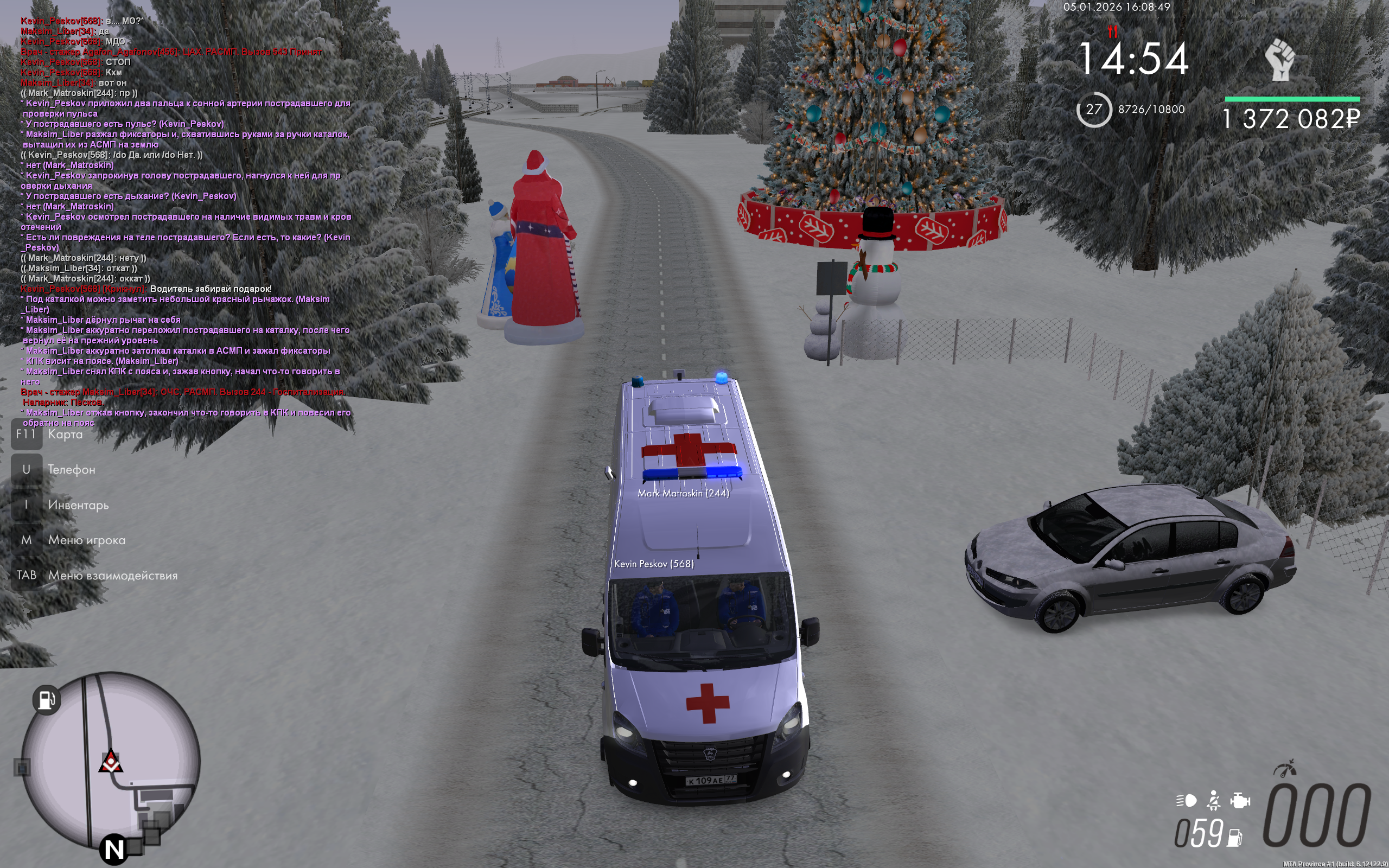Click the engine indicator icon

click(1240, 800)
